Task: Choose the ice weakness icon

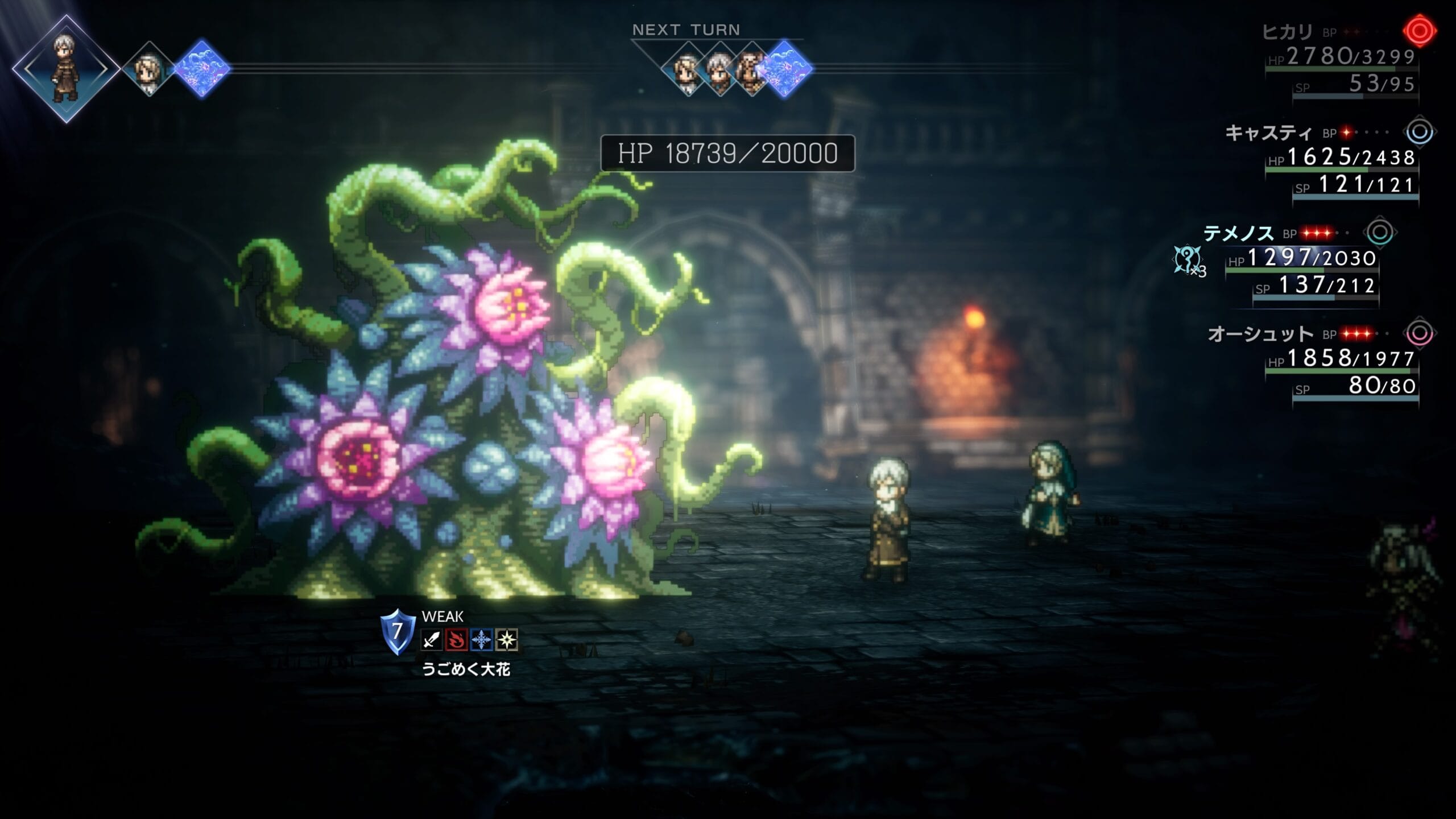Action: (x=481, y=640)
